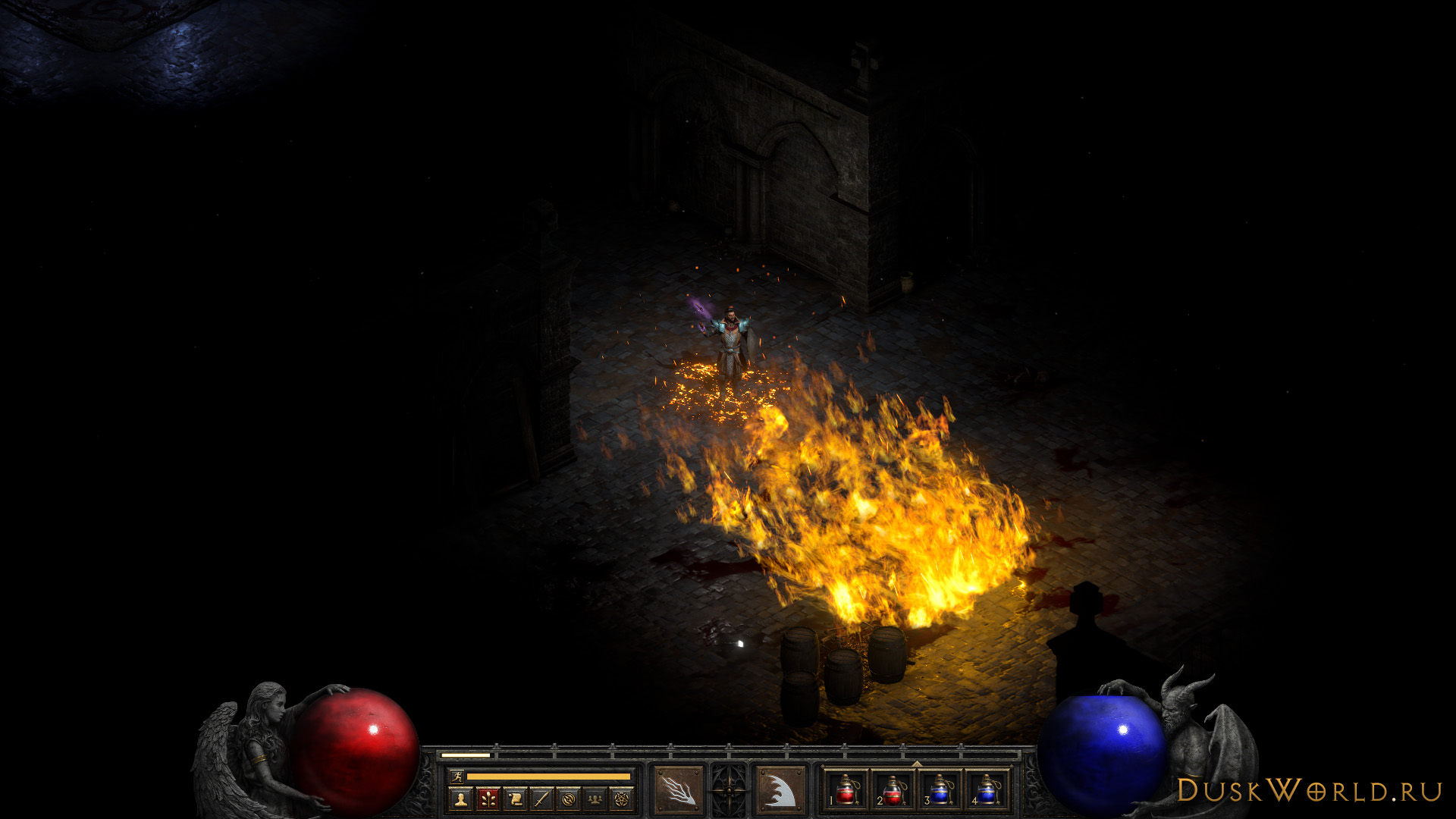
Task: Open the character sheet bust icon
Action: 460,799
